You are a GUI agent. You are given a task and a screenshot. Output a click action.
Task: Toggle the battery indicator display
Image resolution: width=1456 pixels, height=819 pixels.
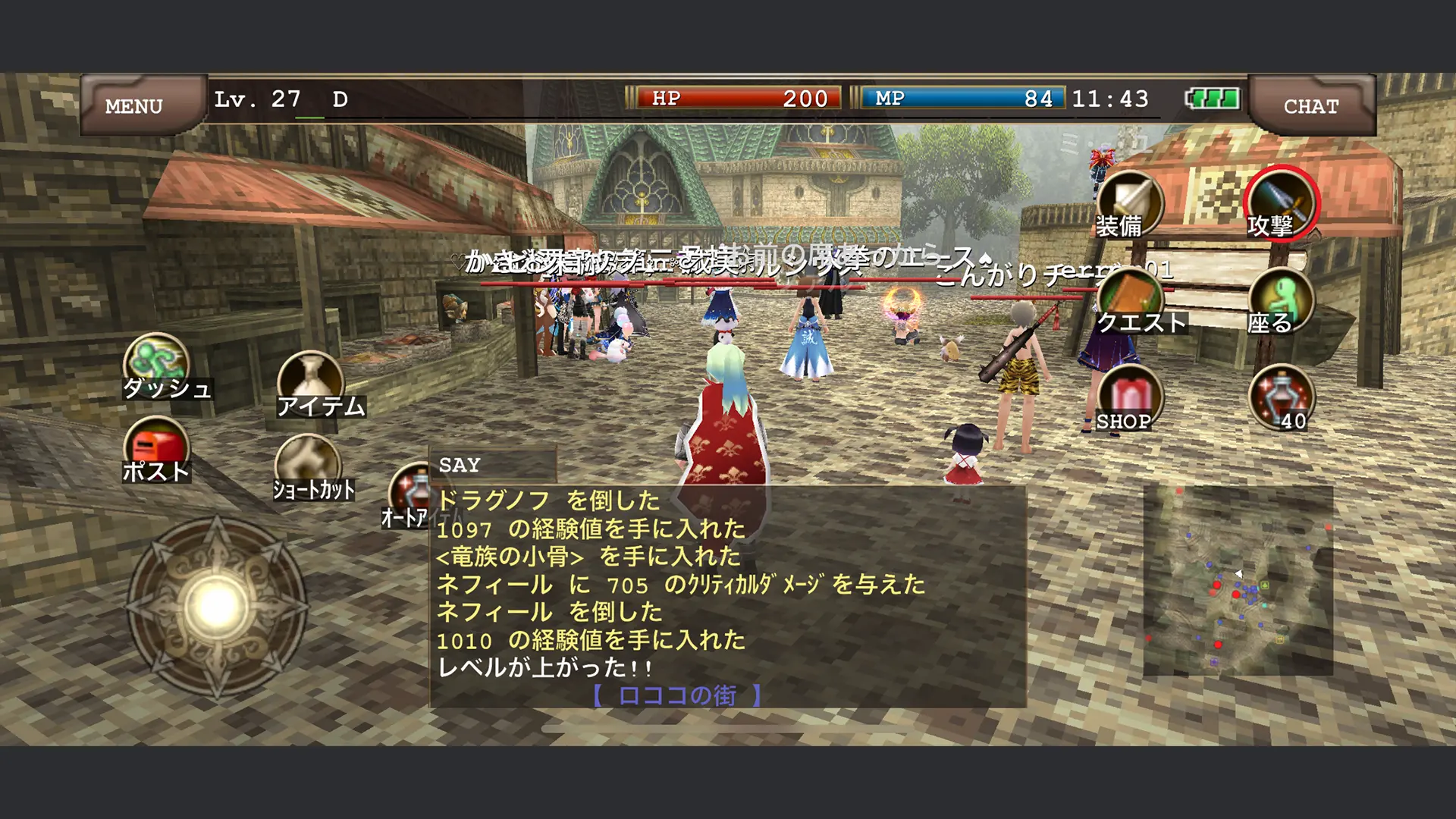click(1213, 97)
